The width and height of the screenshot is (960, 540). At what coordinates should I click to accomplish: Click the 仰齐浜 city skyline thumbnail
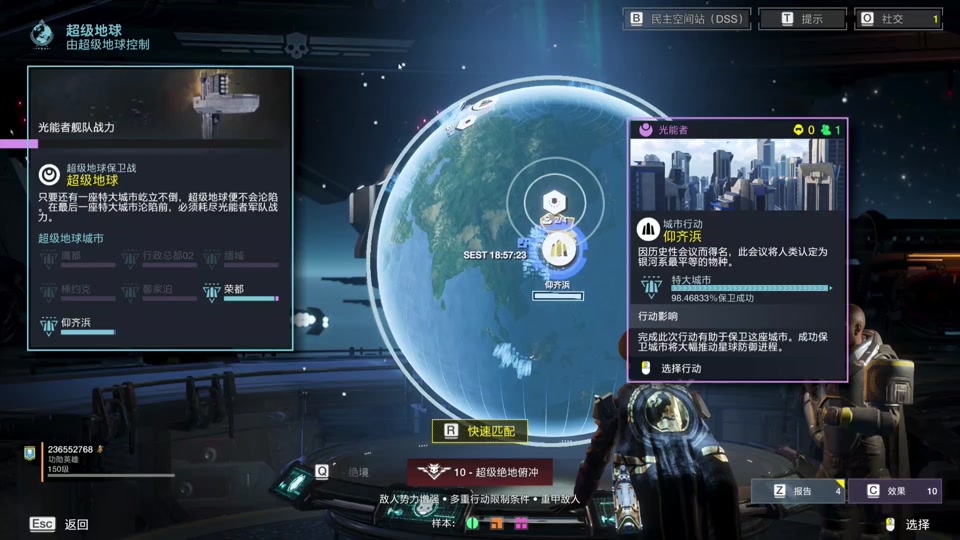(737, 175)
